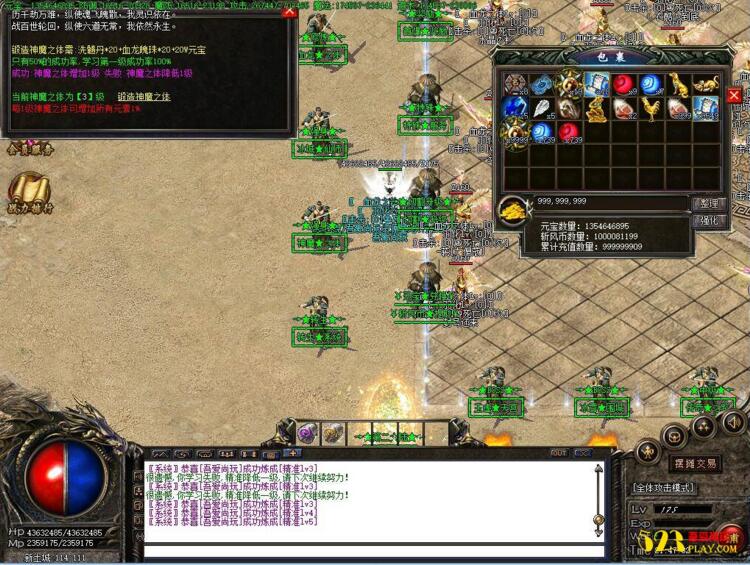Select the golden rat figurine item
Viewport: 750px width, 565px height.
[706, 85]
